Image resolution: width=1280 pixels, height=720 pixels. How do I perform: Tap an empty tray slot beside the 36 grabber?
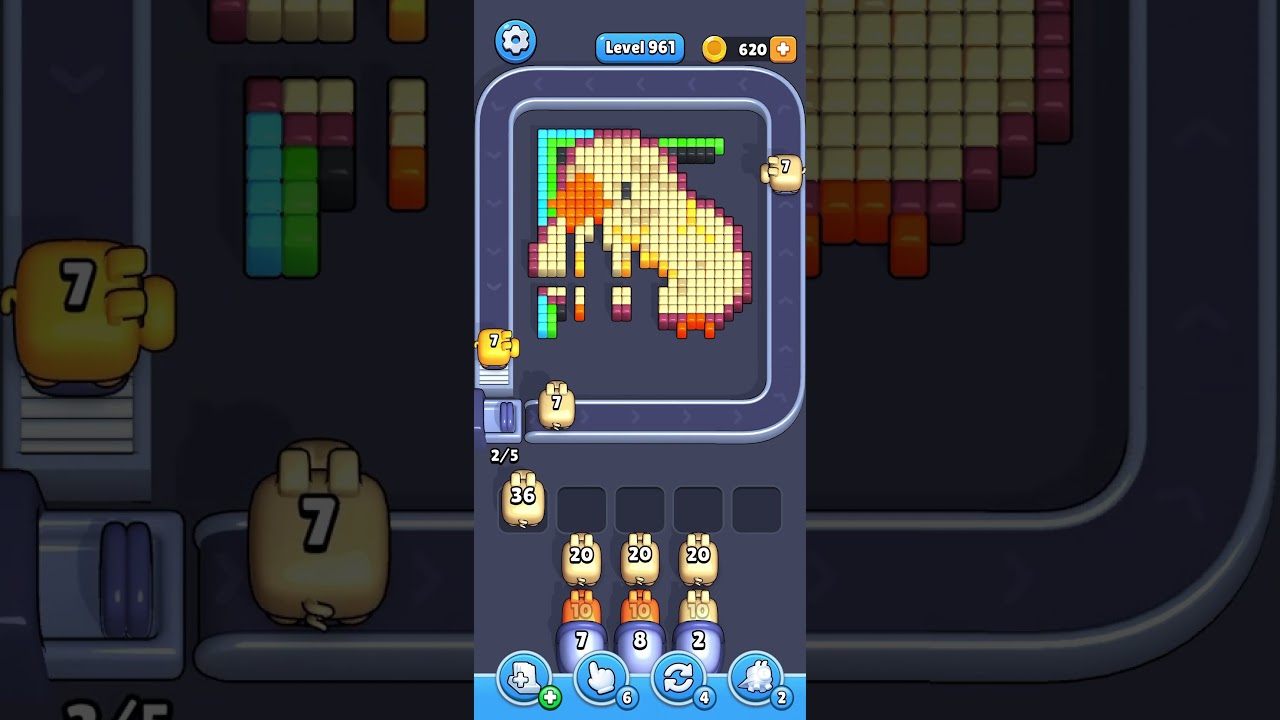pyautogui.click(x=581, y=507)
